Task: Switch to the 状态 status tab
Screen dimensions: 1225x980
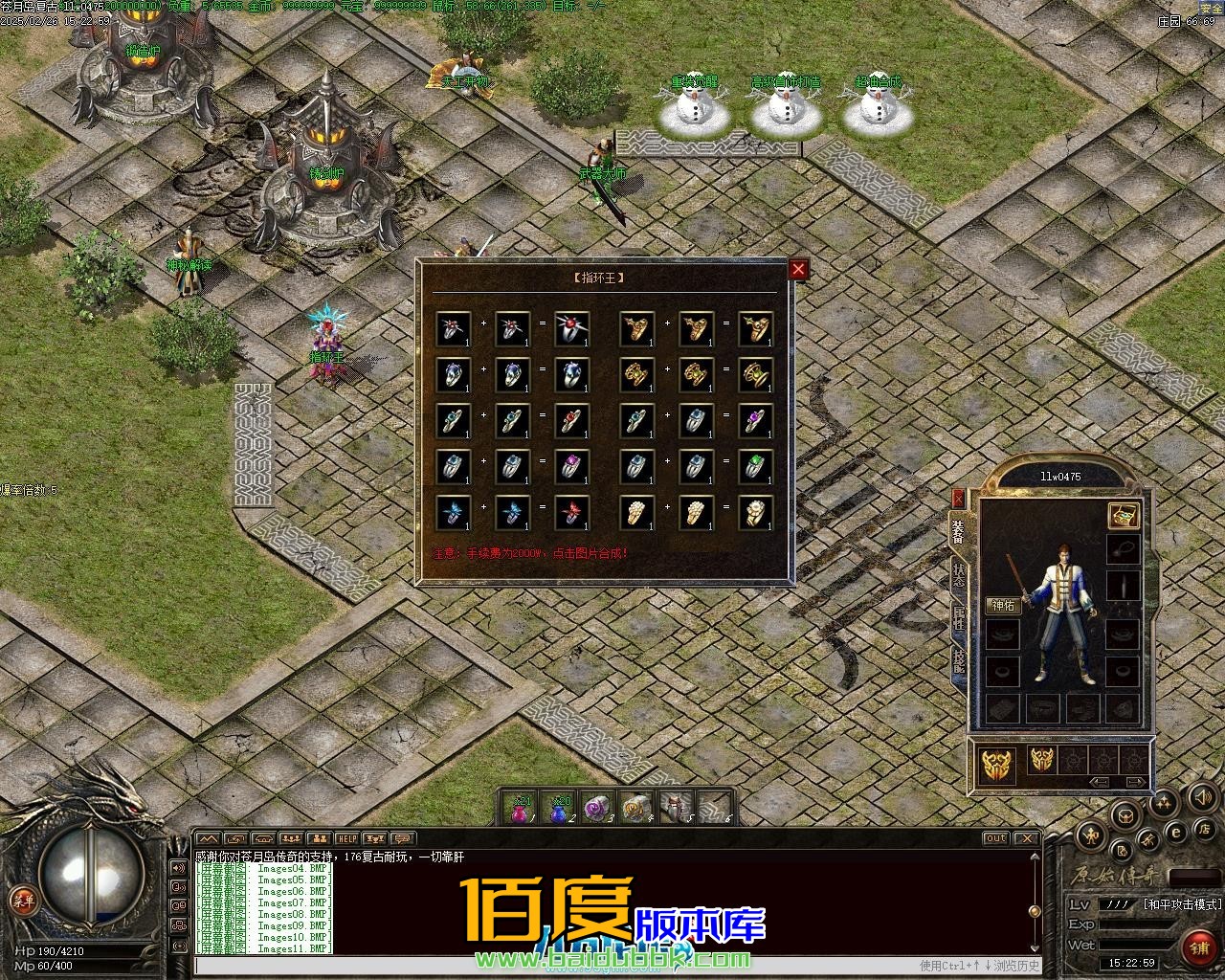Action: (958, 574)
